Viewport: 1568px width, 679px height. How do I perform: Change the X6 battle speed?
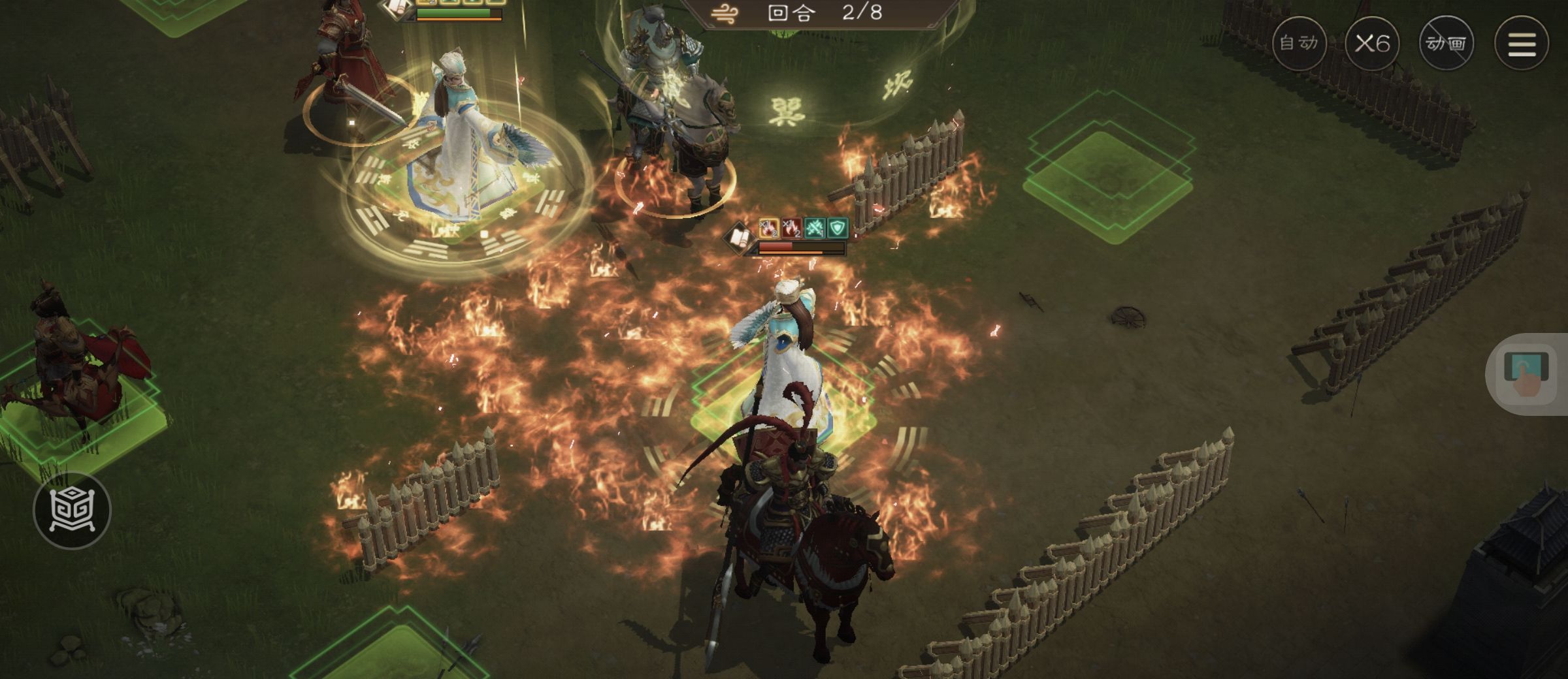(x=1372, y=44)
